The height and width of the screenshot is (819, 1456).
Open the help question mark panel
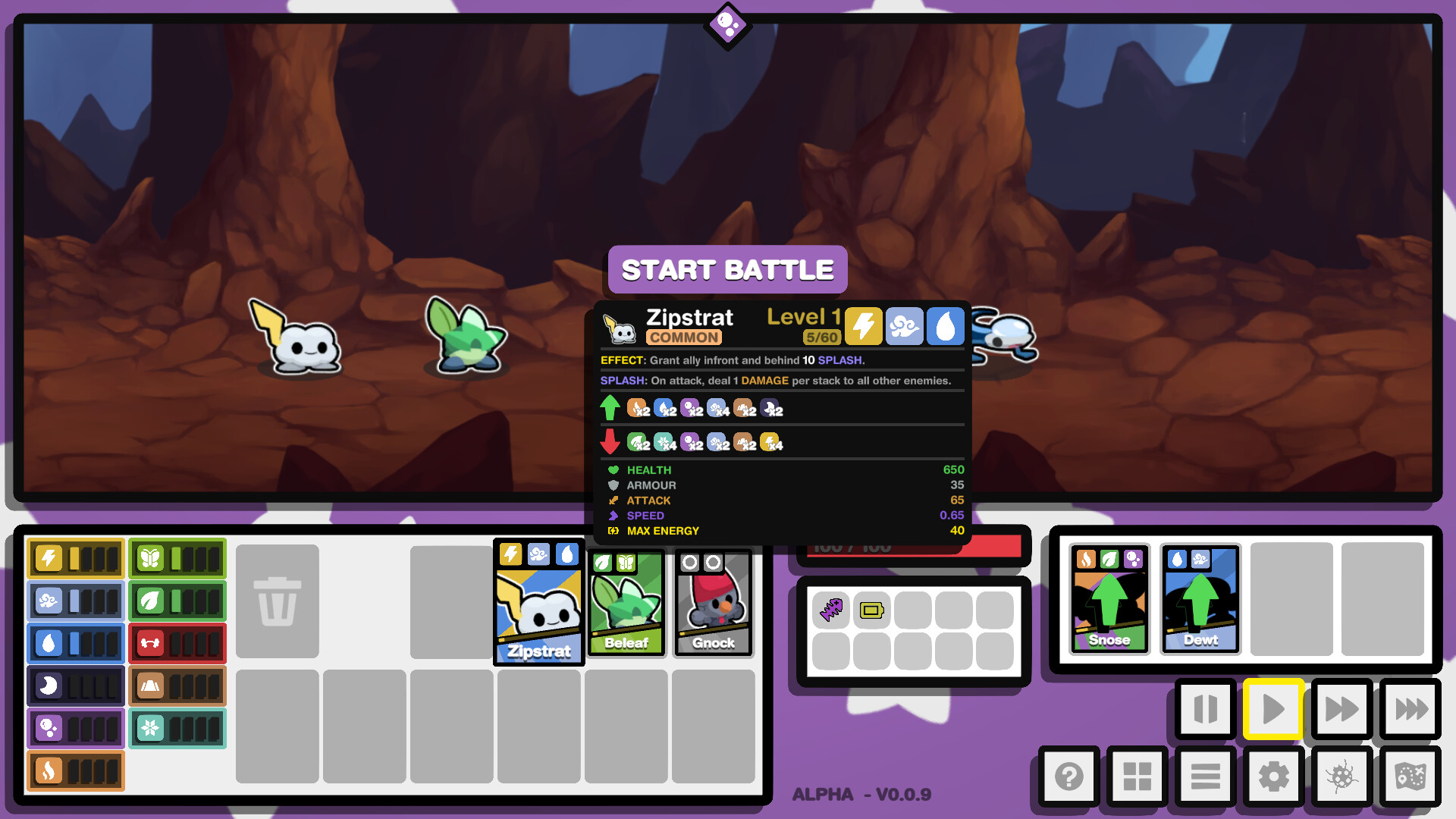point(1068,777)
